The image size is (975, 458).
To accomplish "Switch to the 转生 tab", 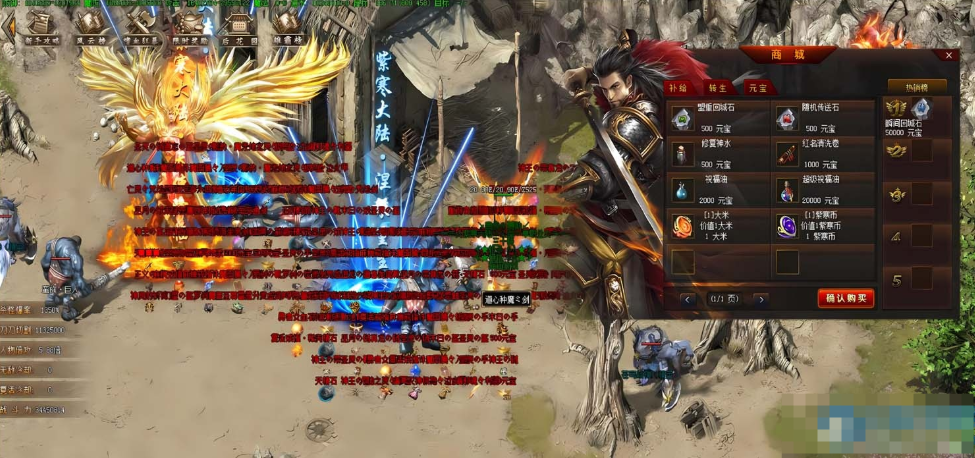I will [x=717, y=89].
